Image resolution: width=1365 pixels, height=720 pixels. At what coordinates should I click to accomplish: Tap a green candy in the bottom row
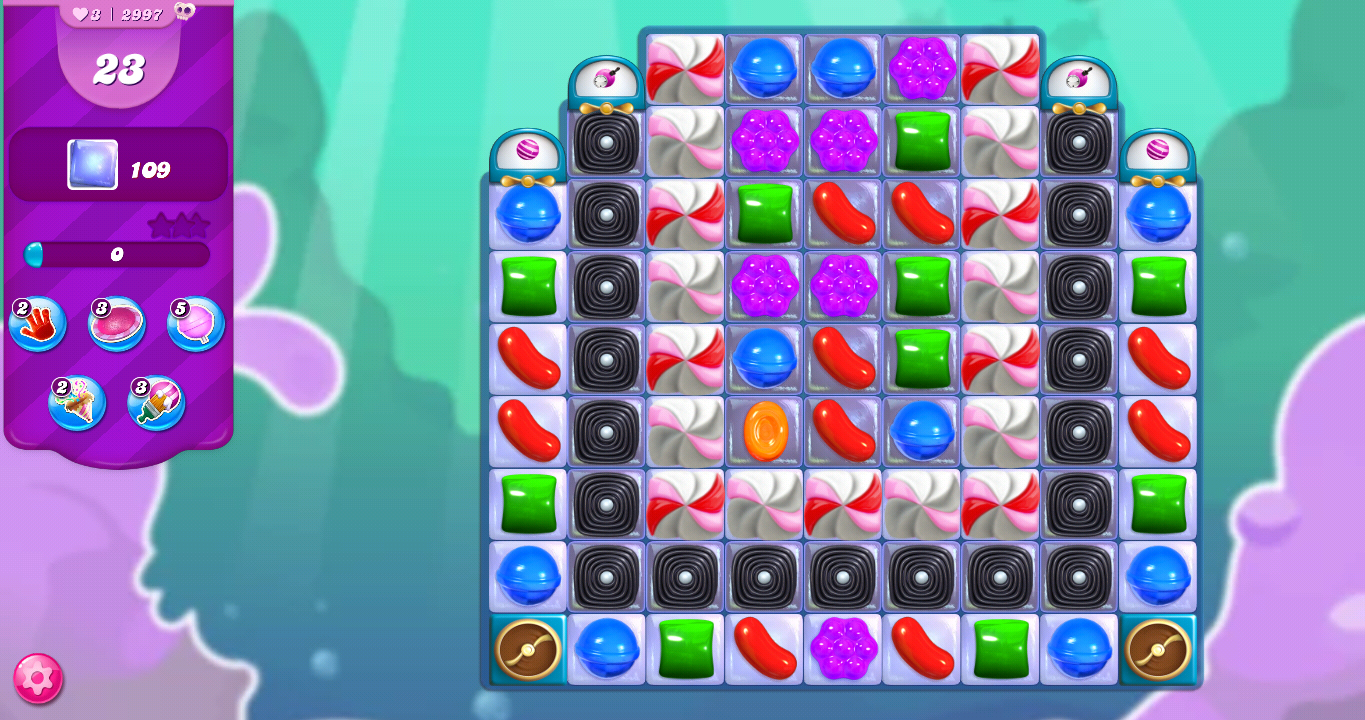tap(684, 648)
